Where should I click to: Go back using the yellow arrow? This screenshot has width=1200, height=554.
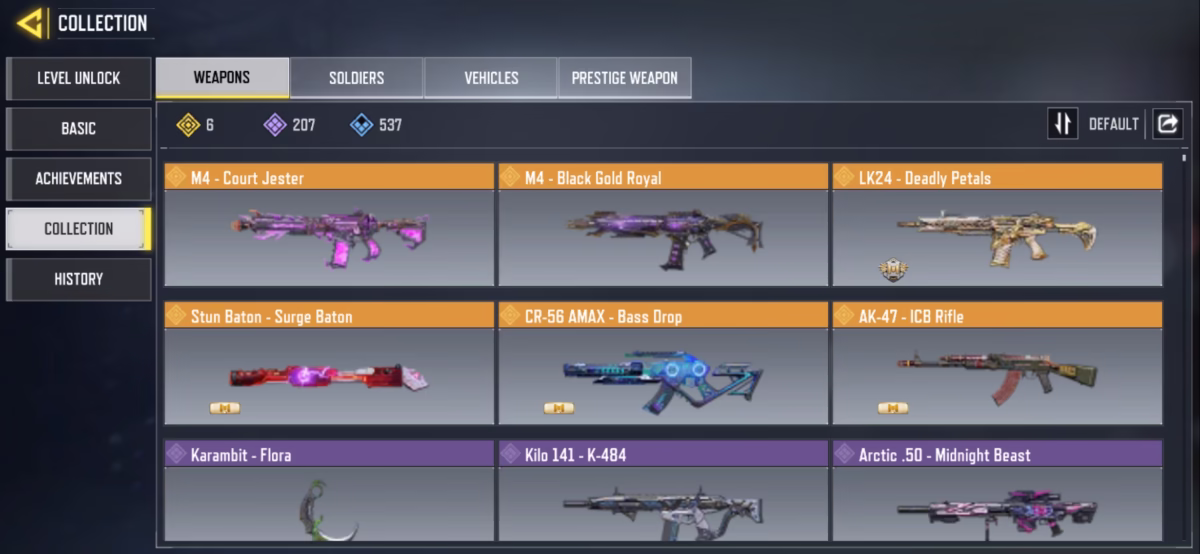point(30,23)
